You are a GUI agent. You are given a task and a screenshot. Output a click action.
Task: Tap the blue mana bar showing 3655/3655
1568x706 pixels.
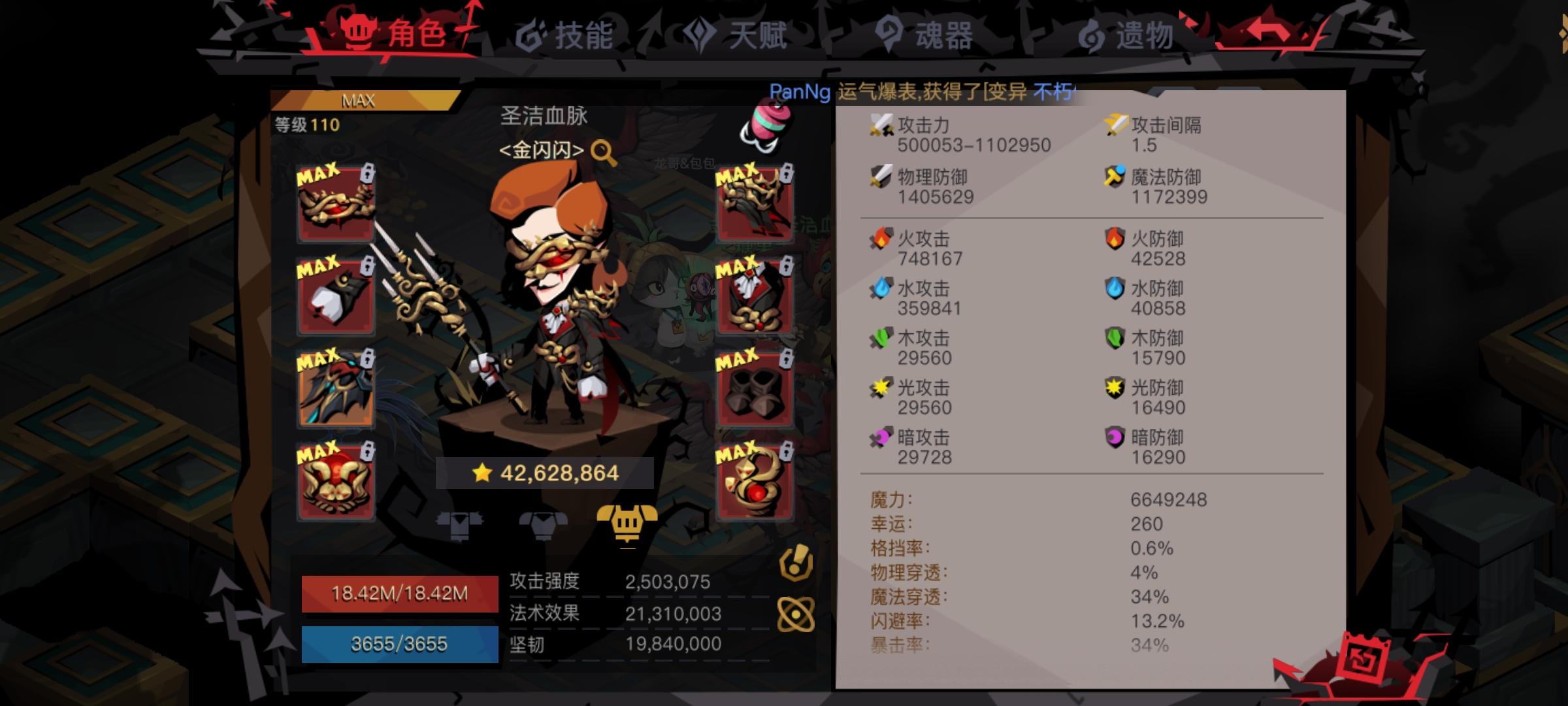[x=400, y=644]
